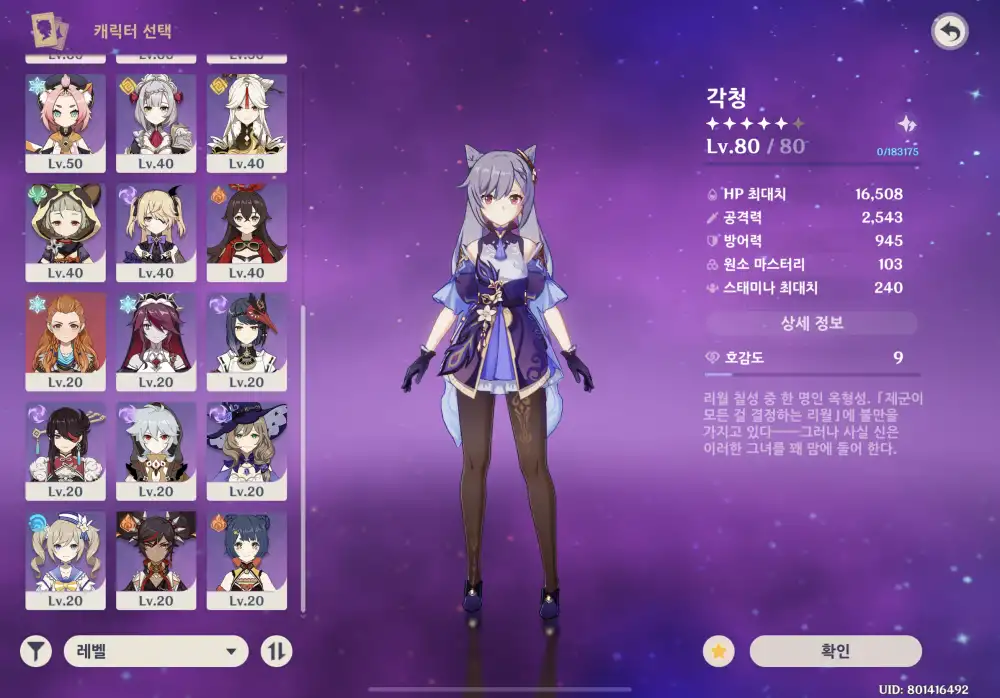Screen dimensions: 1000x698
Task: Pick Ningguang from the character list
Action: click(x=246, y=118)
